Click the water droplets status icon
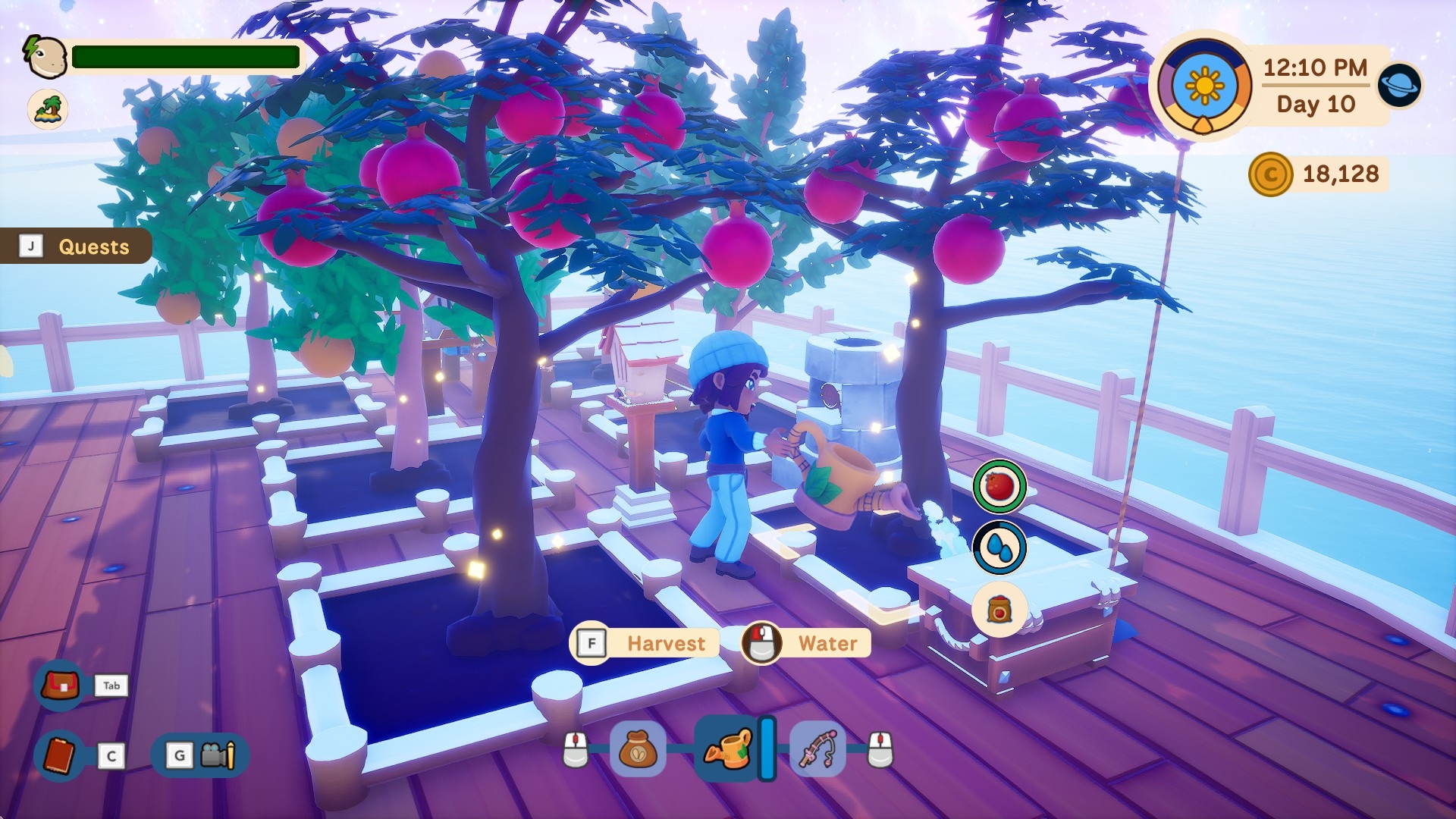1456x819 pixels. (999, 548)
